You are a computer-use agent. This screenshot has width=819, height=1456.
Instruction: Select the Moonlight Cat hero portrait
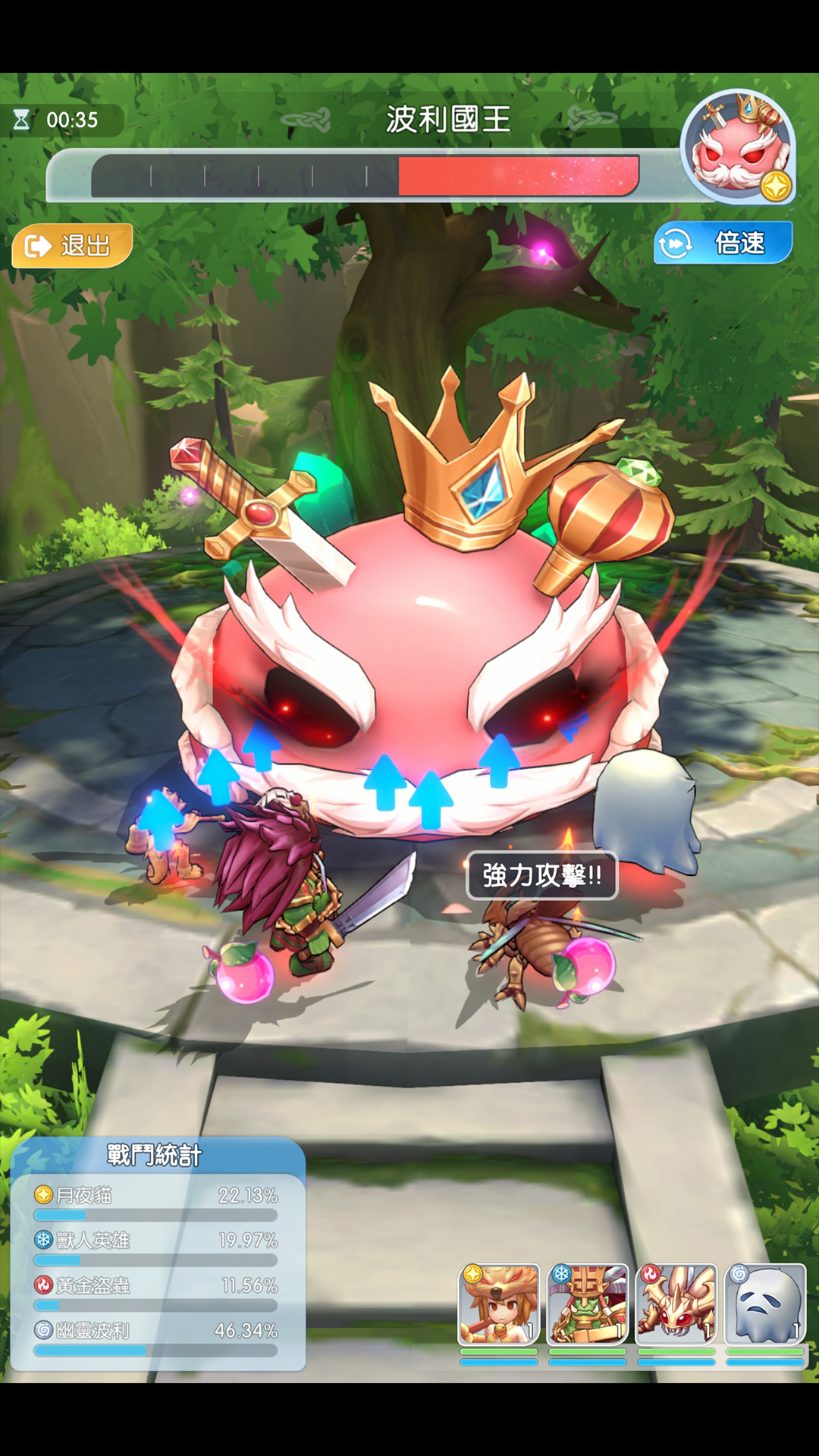point(498,1304)
